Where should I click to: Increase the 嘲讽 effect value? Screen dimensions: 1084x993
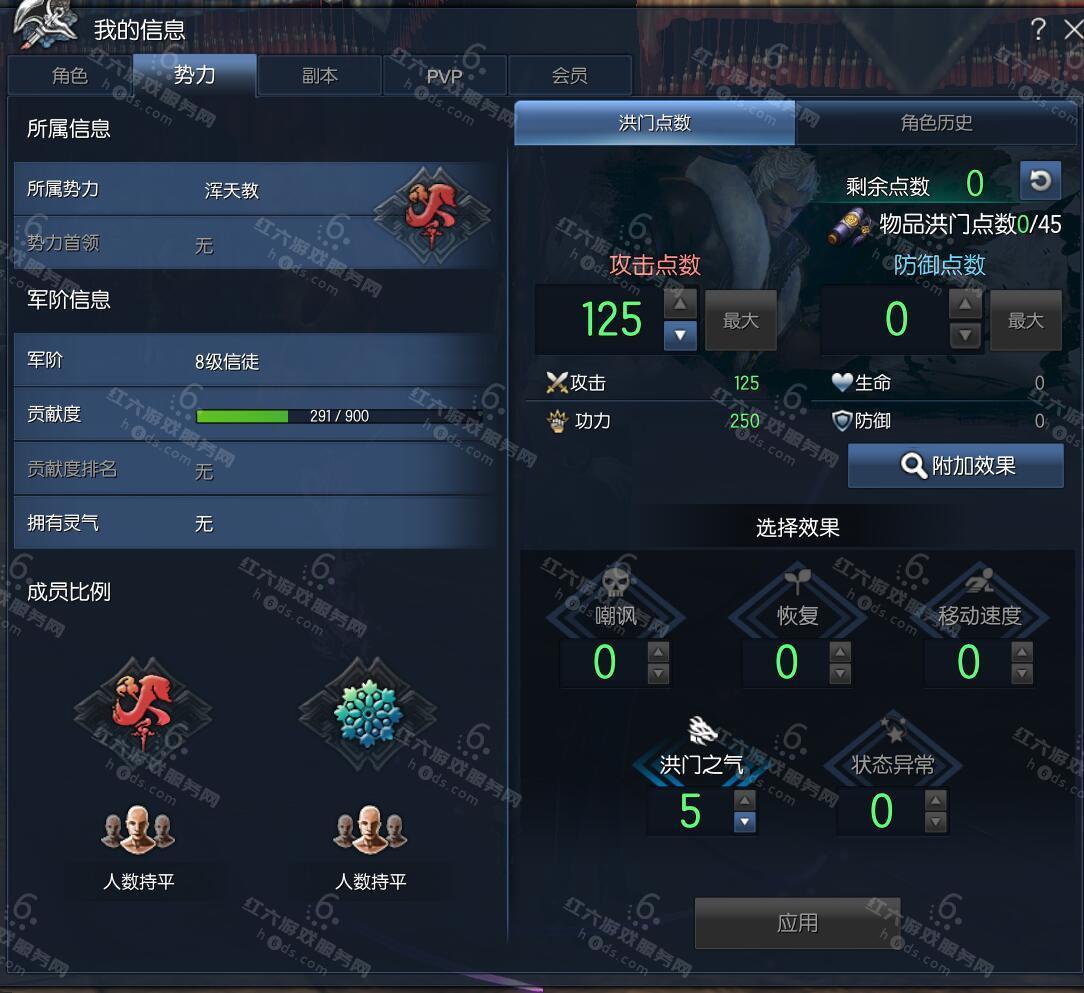click(x=658, y=651)
